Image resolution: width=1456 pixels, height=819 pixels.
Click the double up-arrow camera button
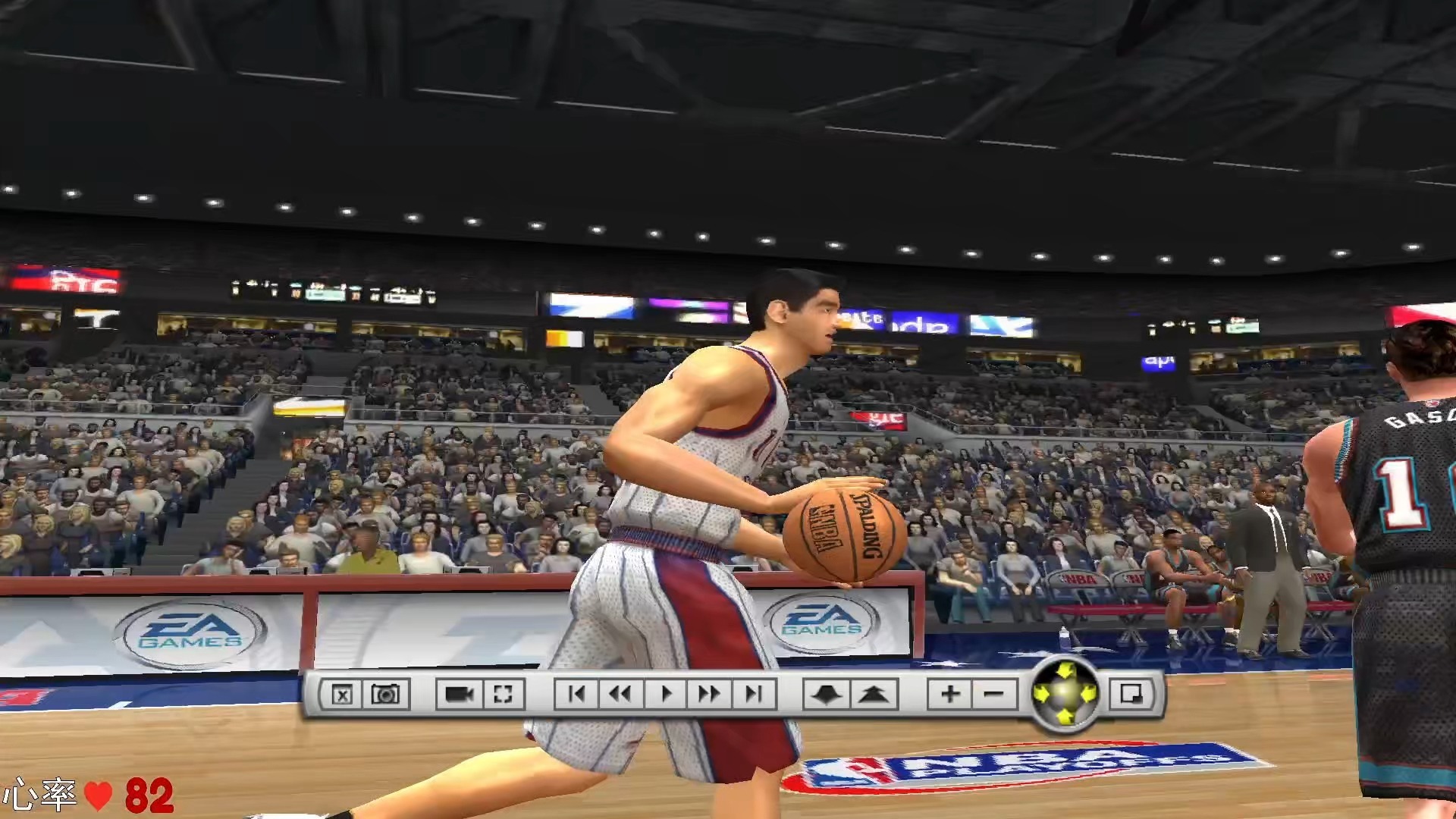(x=874, y=695)
